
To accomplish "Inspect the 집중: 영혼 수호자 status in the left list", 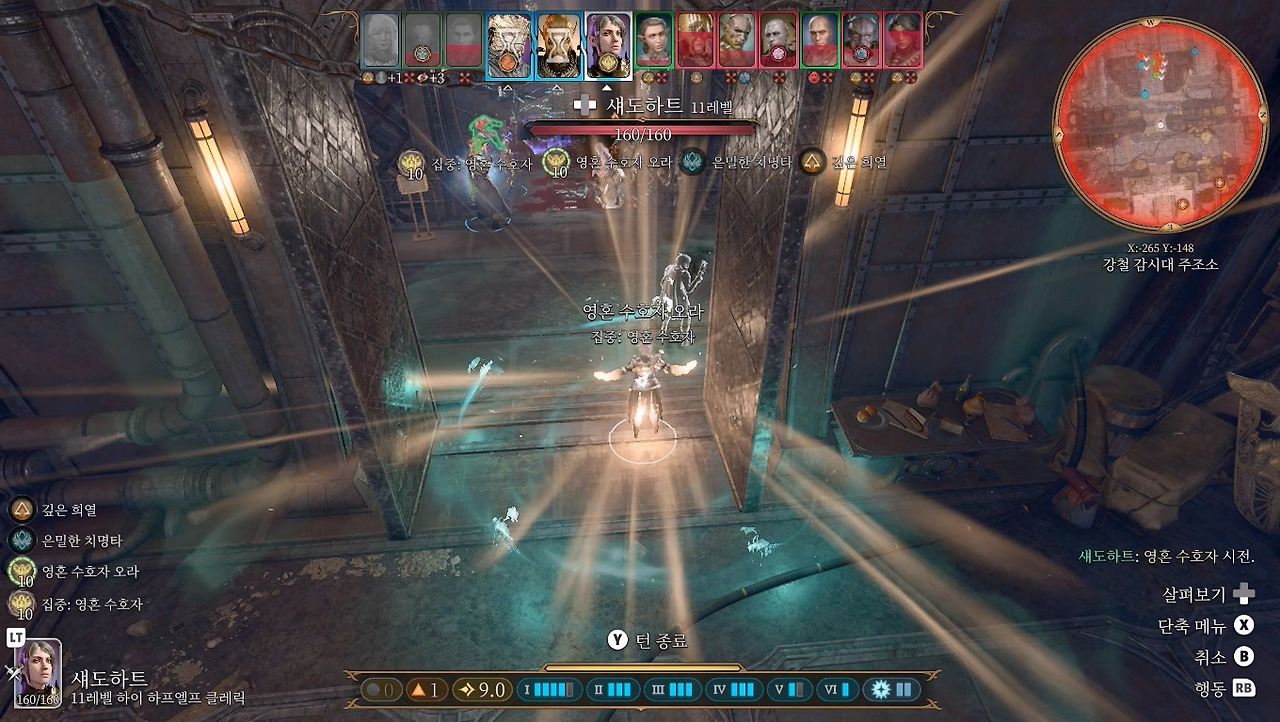I will [20, 603].
